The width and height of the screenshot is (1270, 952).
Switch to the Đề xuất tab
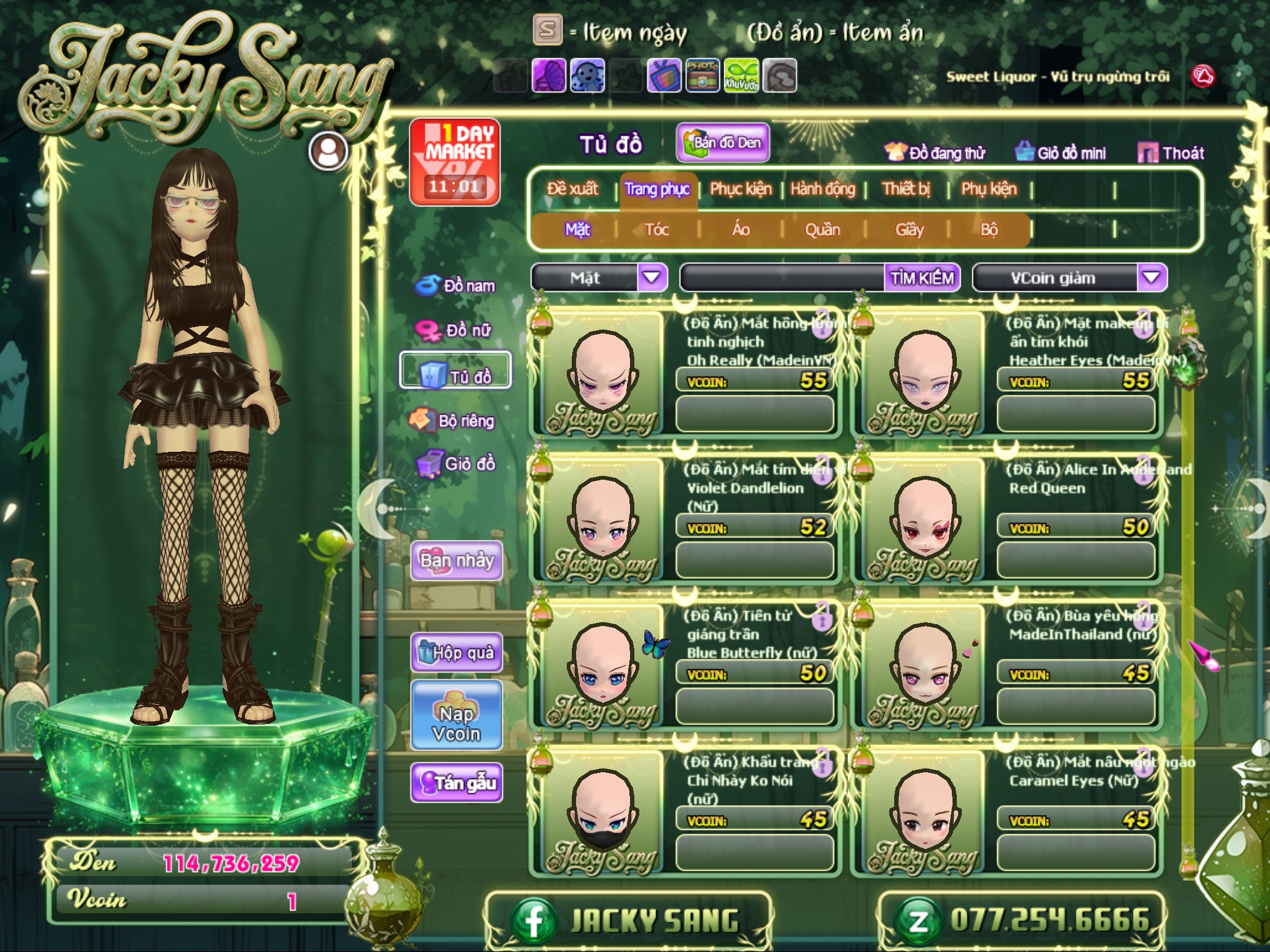pos(572,188)
